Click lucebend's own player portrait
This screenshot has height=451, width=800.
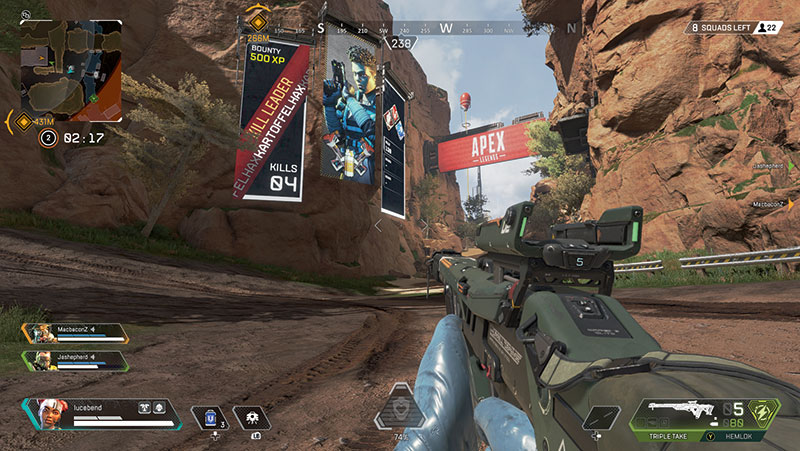45,412
